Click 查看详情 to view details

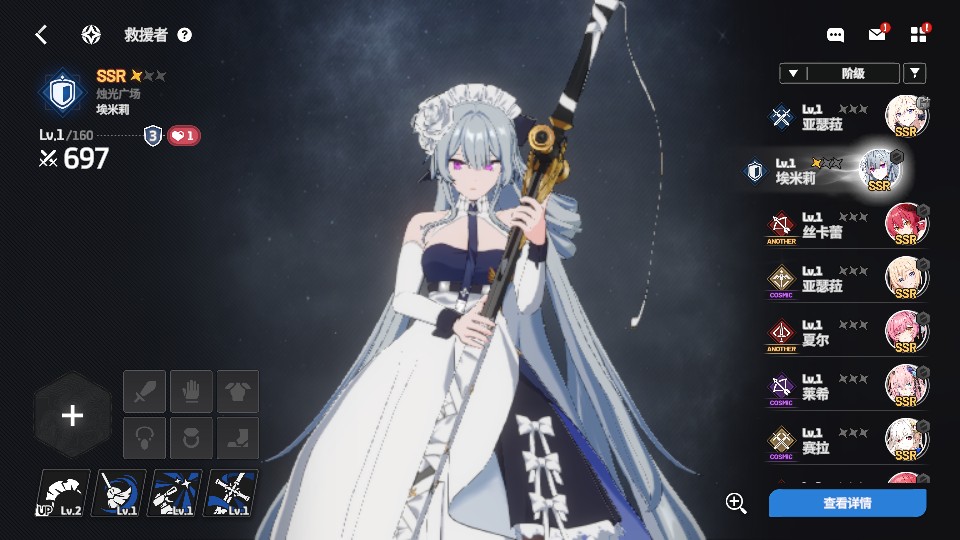click(847, 503)
